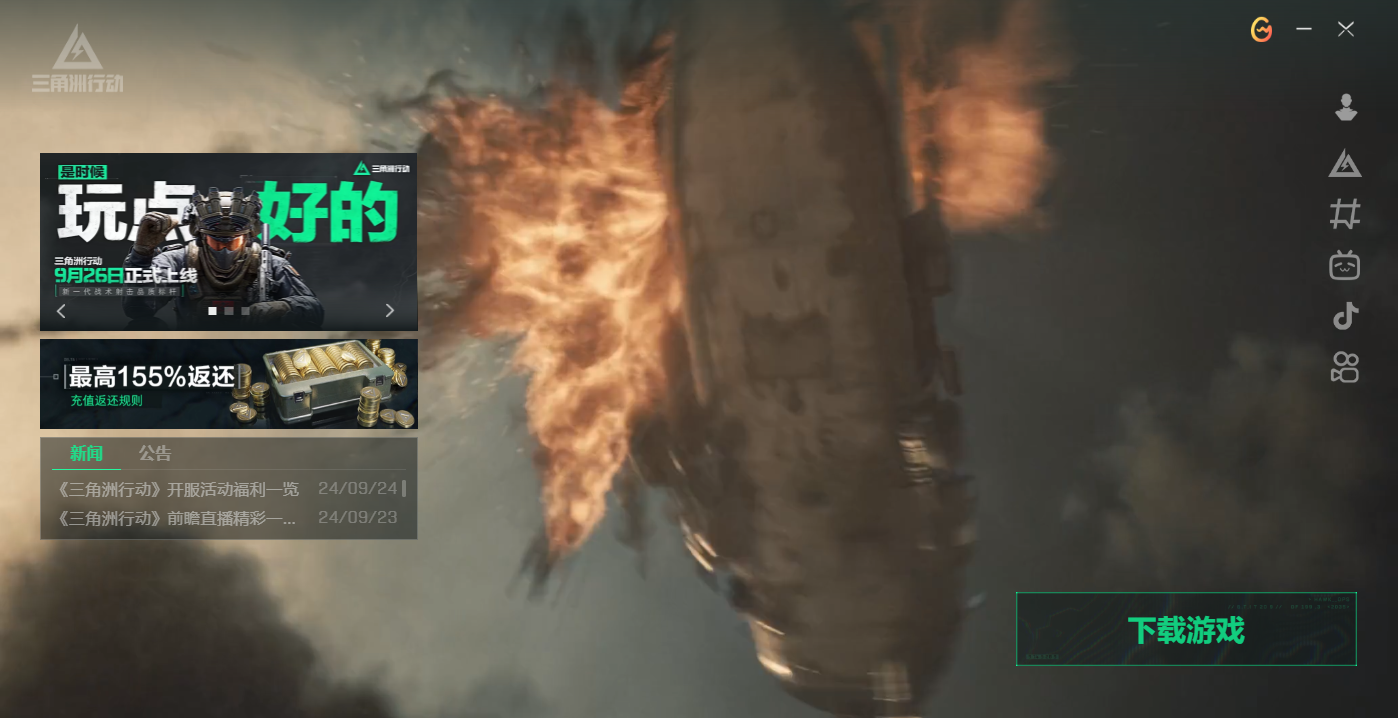The image size is (1398, 718).
Task: Show the previous banner with left arrow
Action: [61, 311]
